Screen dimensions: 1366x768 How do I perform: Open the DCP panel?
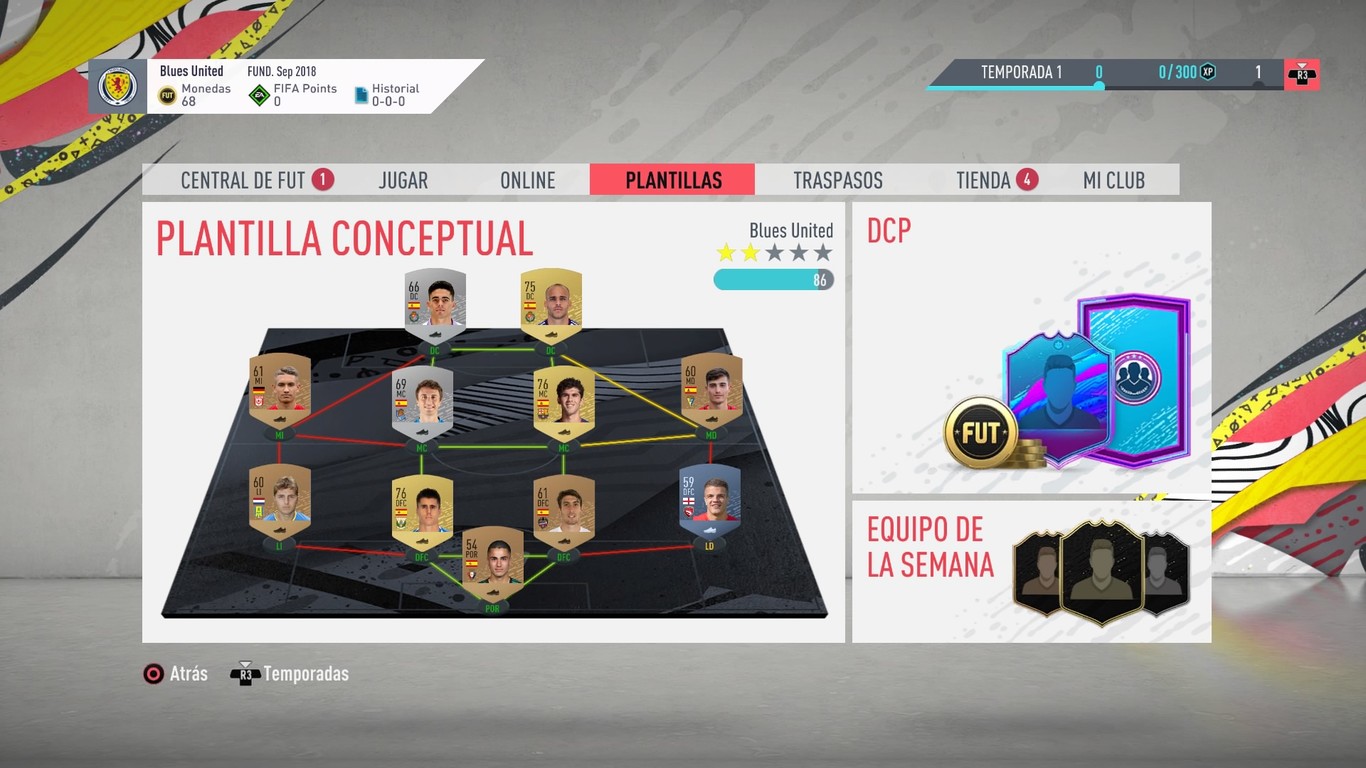tap(1030, 345)
